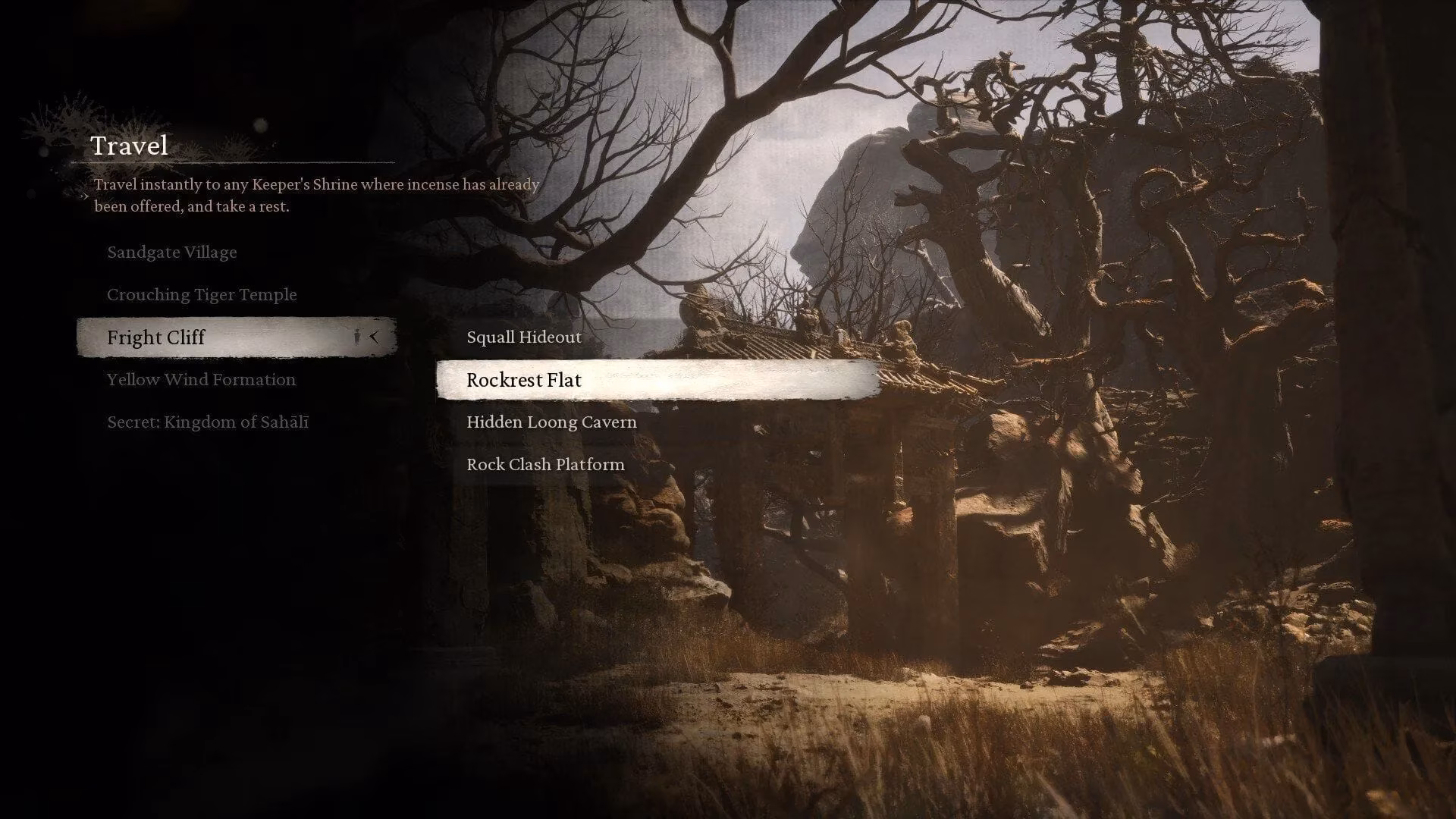Expand the Sandgate Village sub-locations

click(x=172, y=252)
